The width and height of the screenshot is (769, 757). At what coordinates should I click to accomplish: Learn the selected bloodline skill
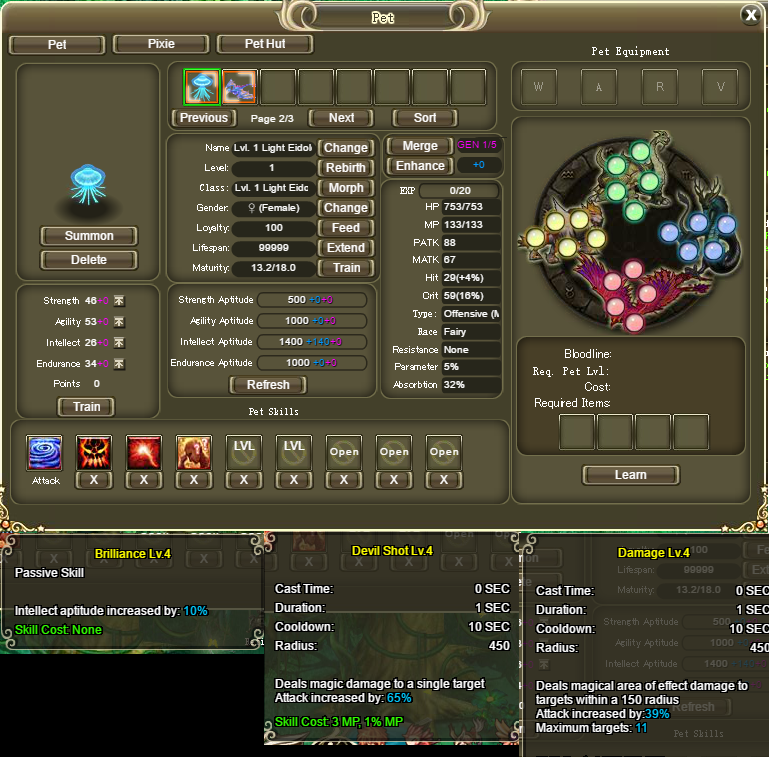click(x=630, y=475)
